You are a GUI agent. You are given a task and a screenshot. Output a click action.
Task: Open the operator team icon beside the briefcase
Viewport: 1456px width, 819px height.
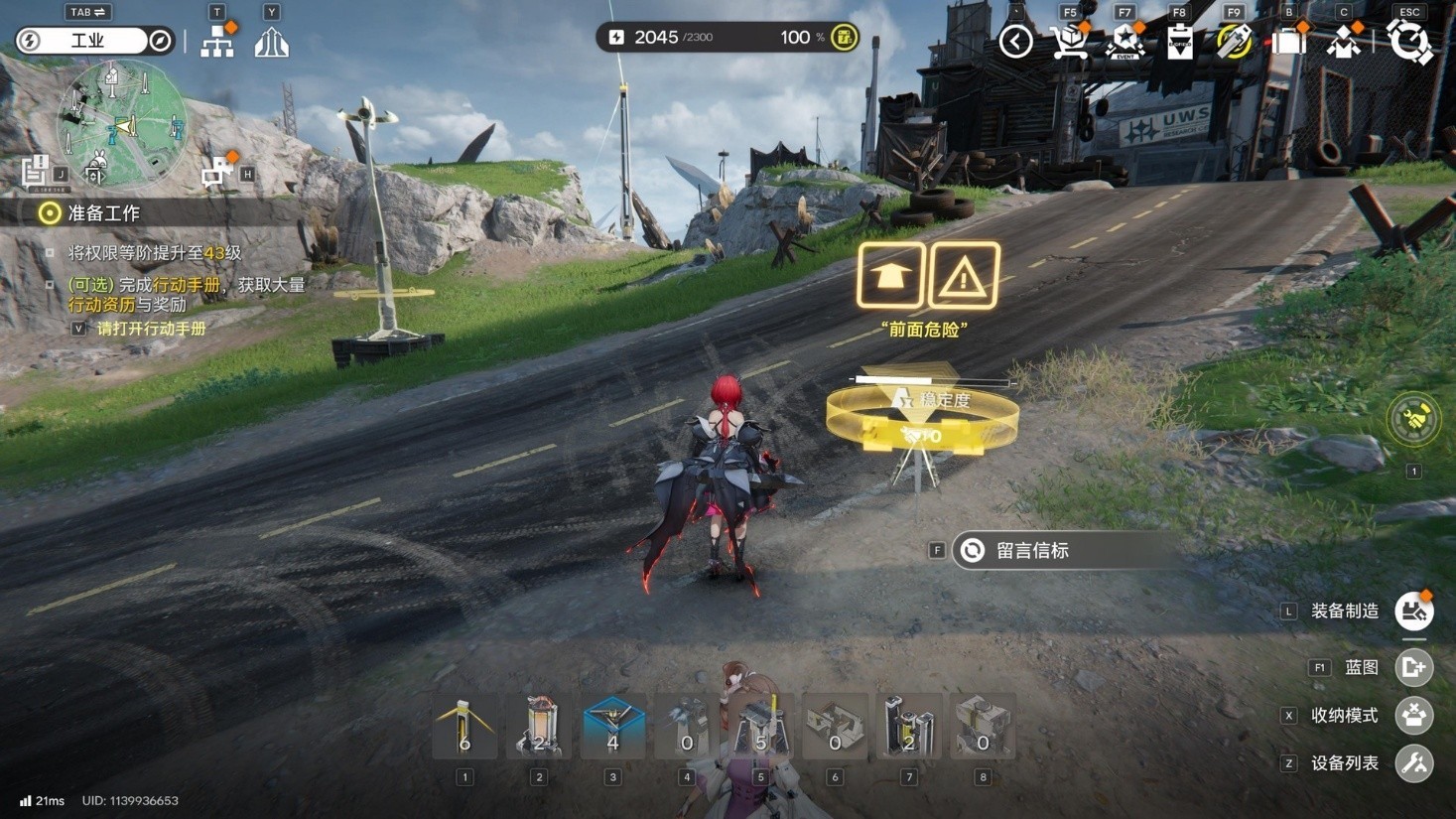tap(1344, 42)
